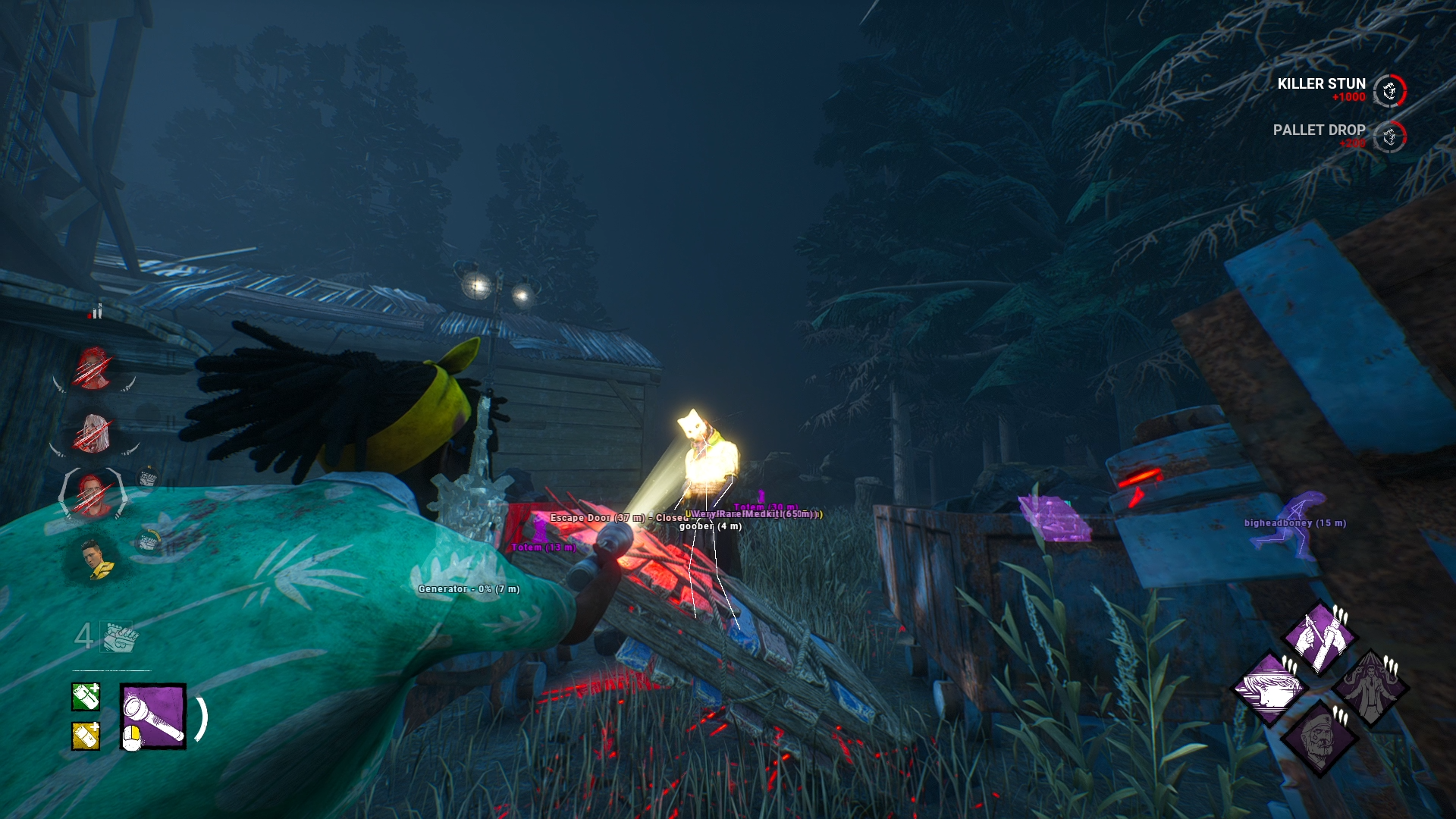Select the purple flashlight item slot

153,717
